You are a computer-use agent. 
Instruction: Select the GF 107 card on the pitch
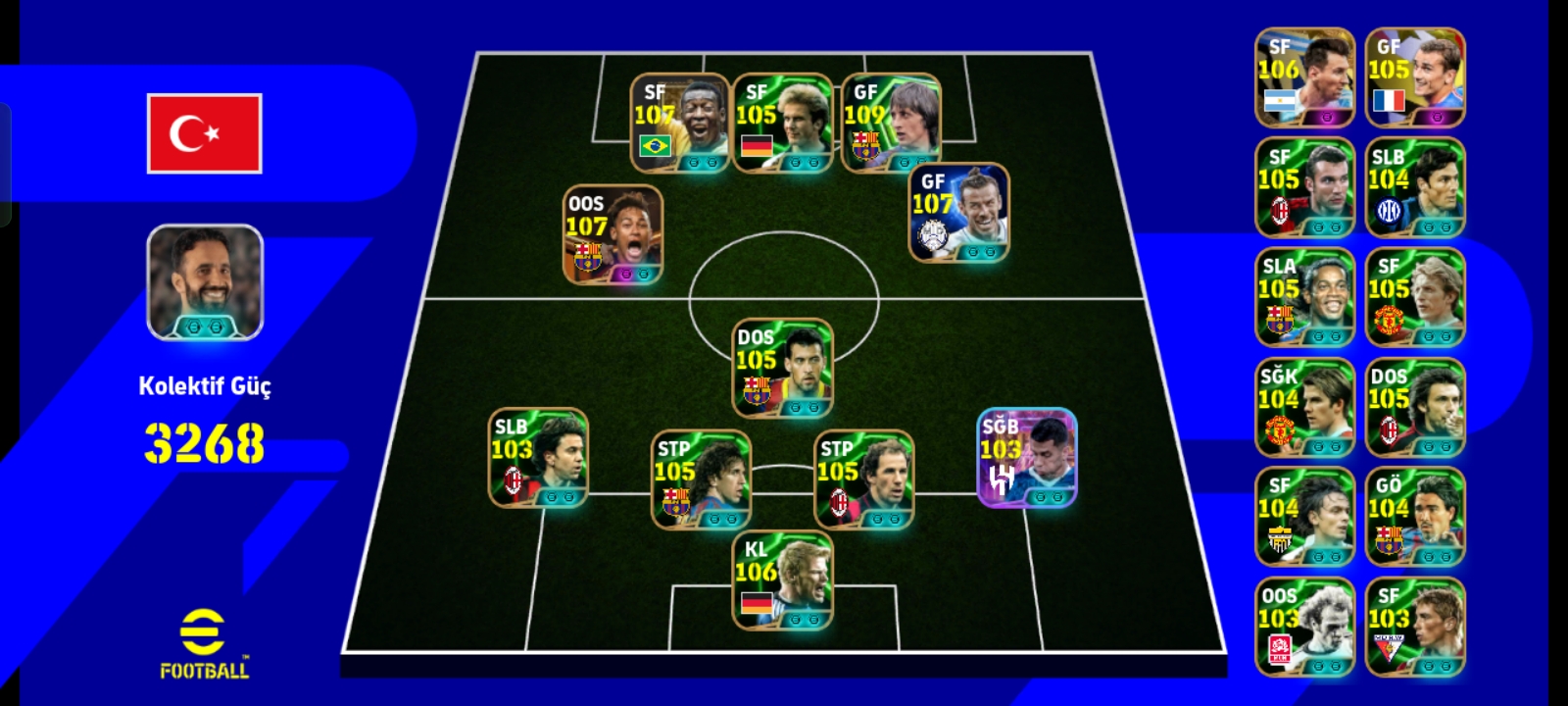click(x=959, y=213)
